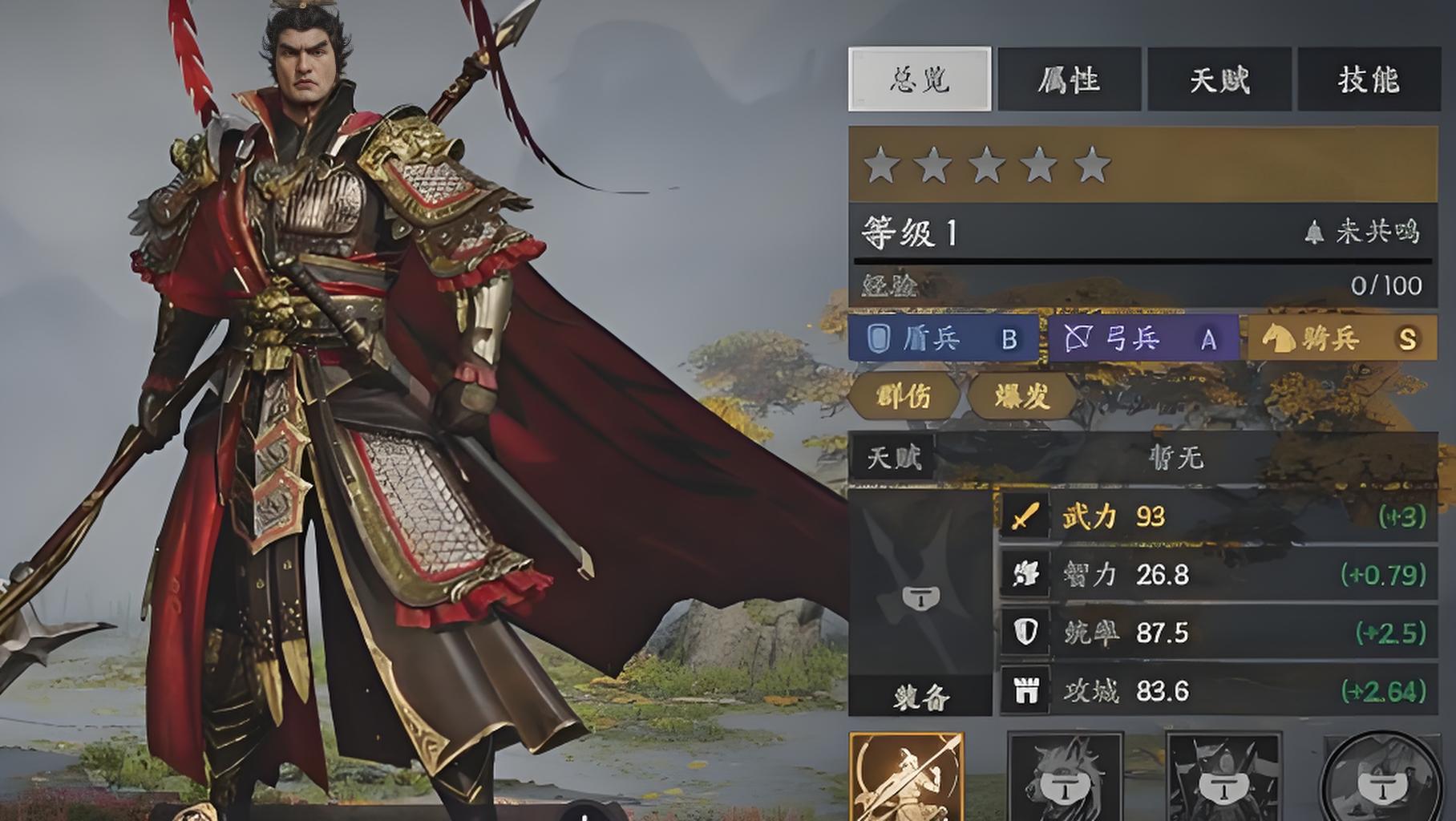1456x821 pixels.
Task: Select the 弓兵 archer troop type
Action: tap(1143, 339)
